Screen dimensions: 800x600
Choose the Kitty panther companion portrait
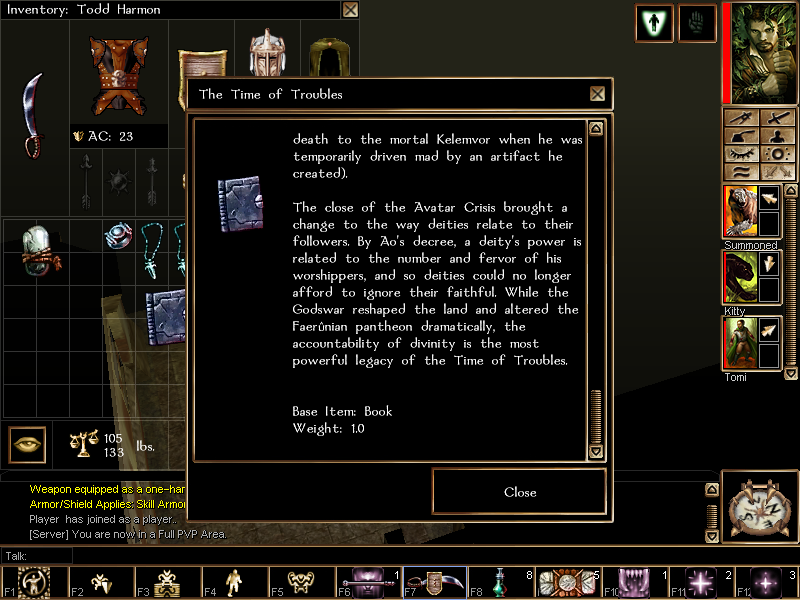coord(739,277)
